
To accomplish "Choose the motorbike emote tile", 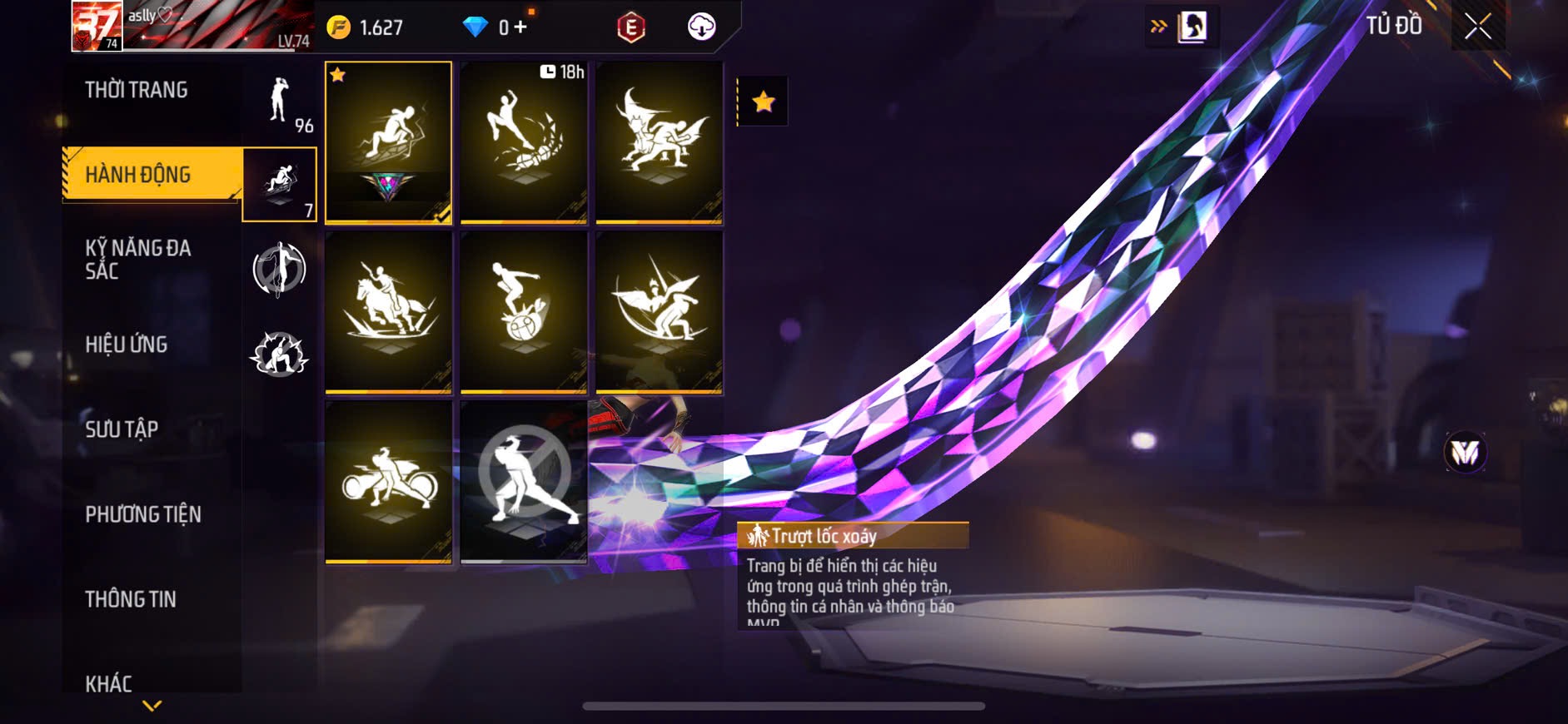I will [388, 481].
